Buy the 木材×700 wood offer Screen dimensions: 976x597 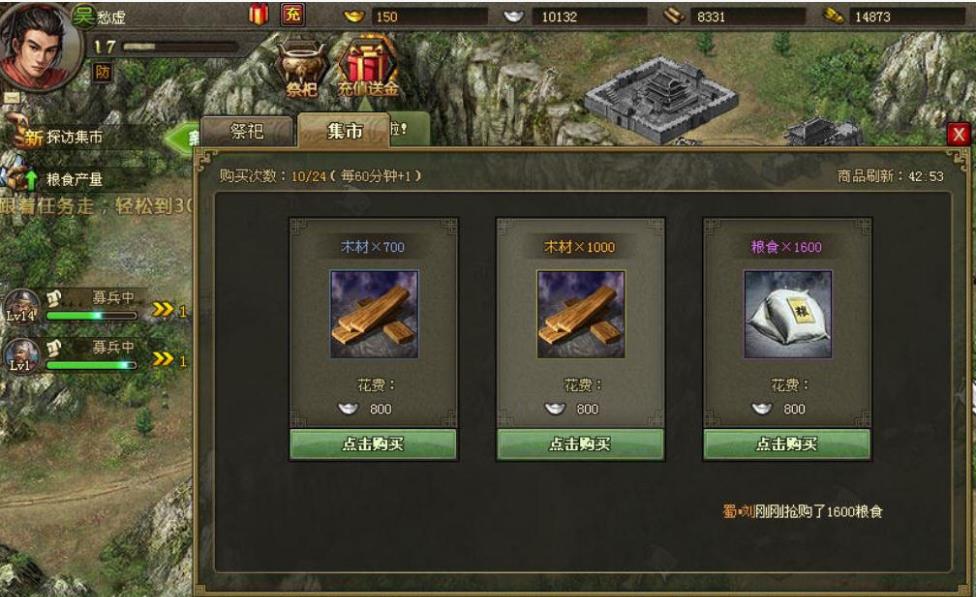(x=373, y=444)
